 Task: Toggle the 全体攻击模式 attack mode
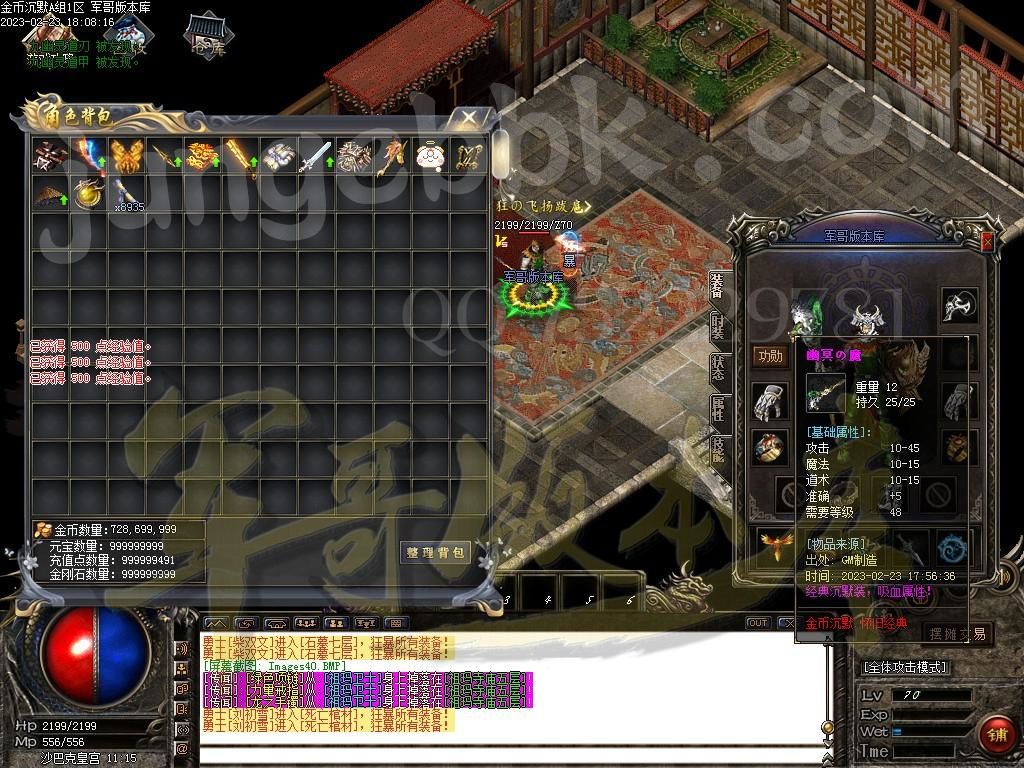(x=905, y=667)
